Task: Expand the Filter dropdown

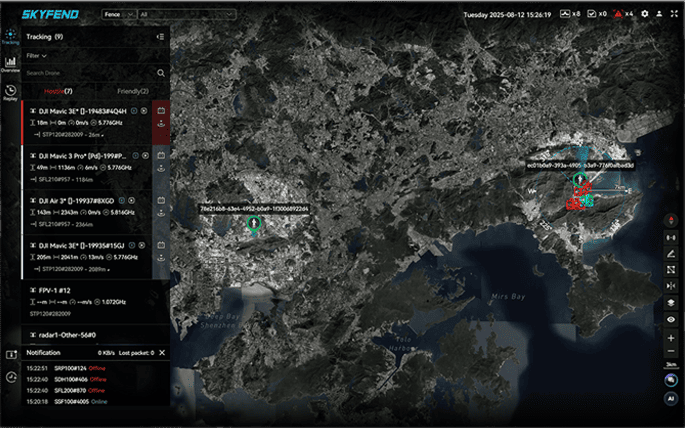Action: [37, 56]
